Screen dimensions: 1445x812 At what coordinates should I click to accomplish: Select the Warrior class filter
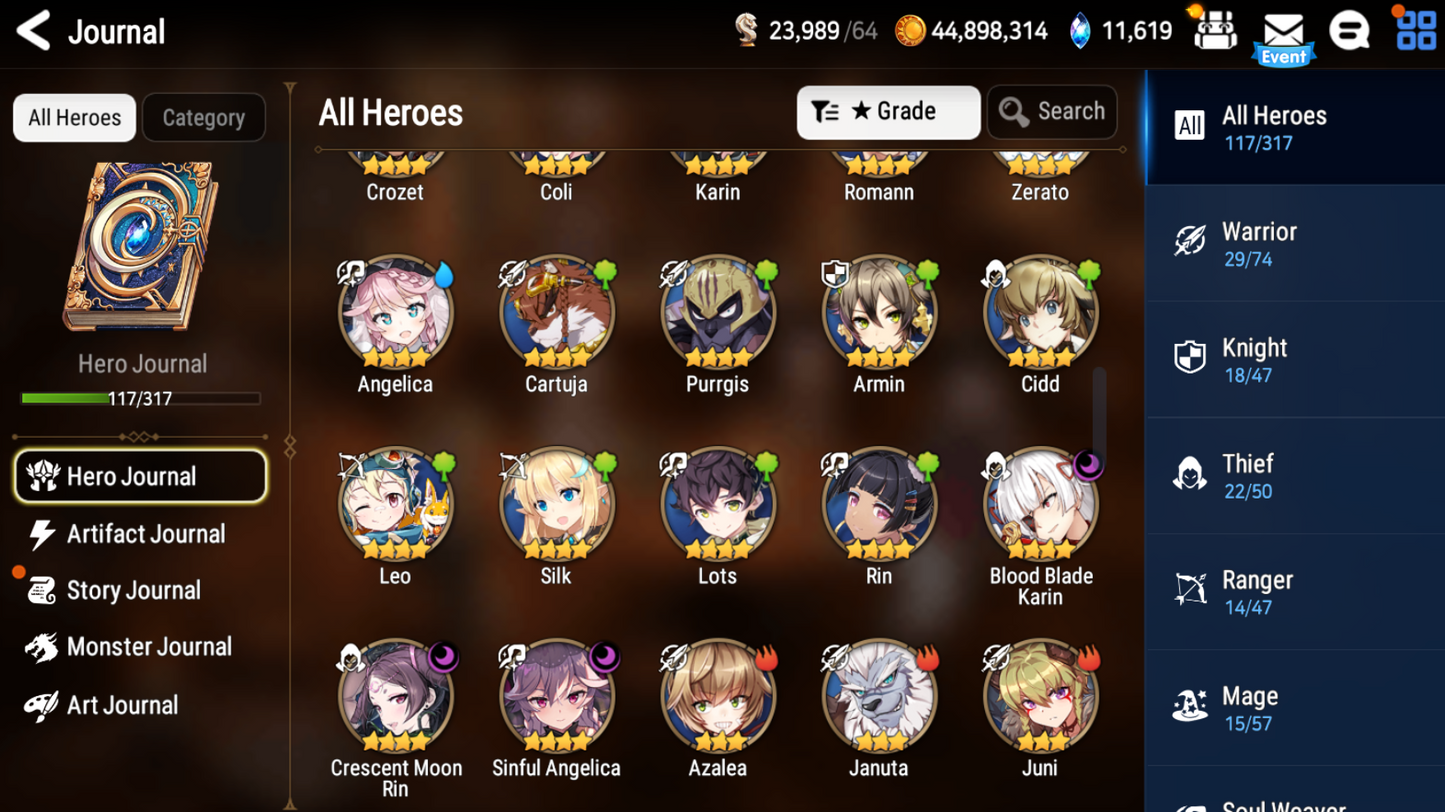1295,243
